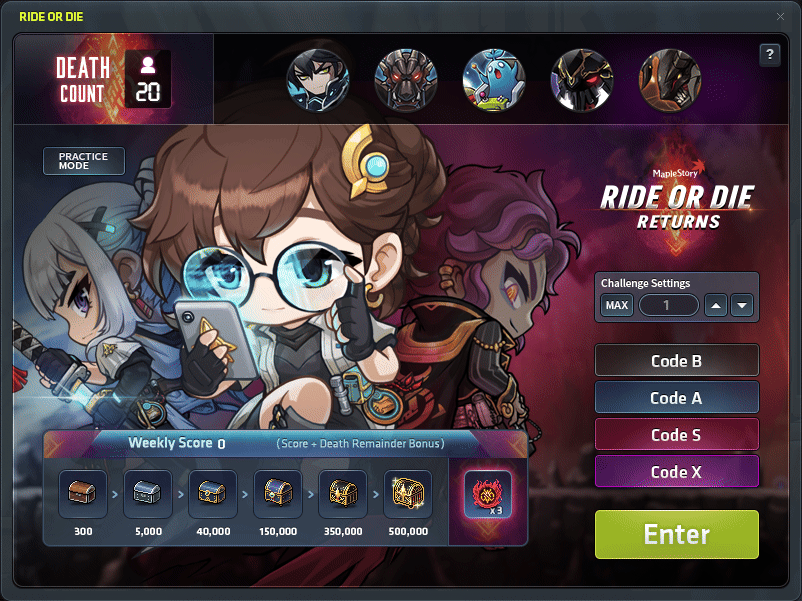Select Code B difficulty

(676, 361)
